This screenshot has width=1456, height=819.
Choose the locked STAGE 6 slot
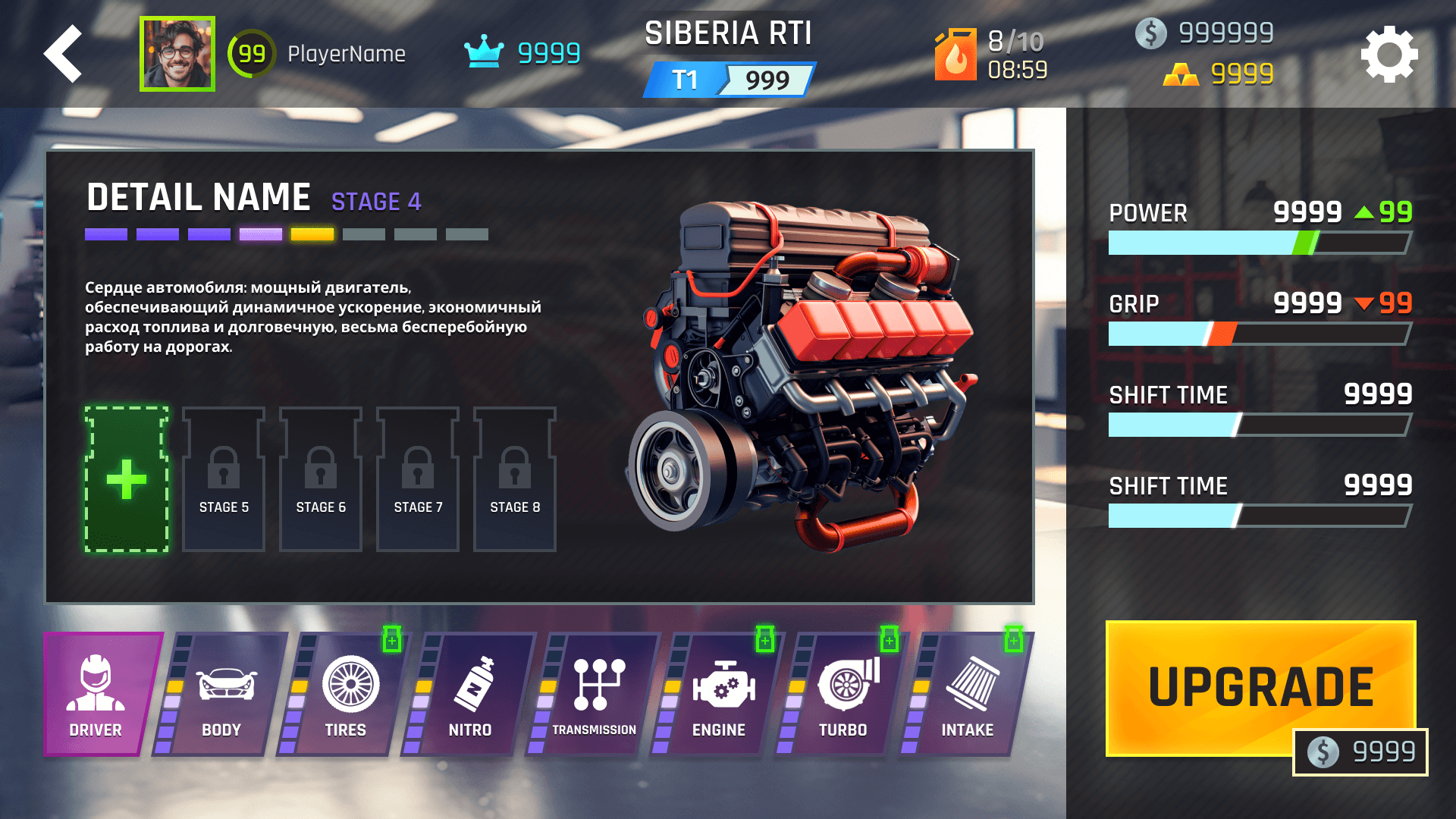[x=321, y=479]
